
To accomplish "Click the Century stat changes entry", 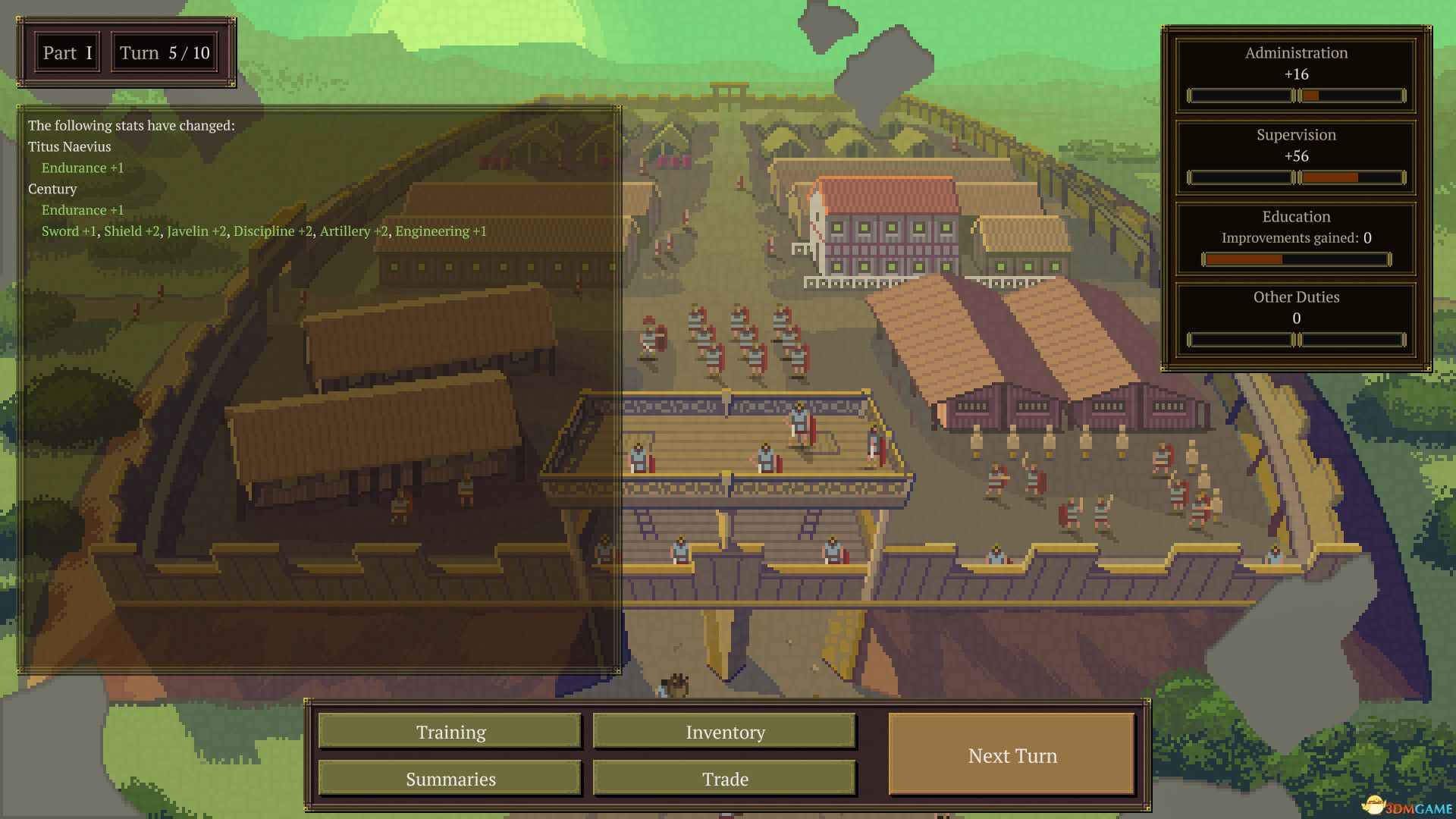I will click(52, 189).
